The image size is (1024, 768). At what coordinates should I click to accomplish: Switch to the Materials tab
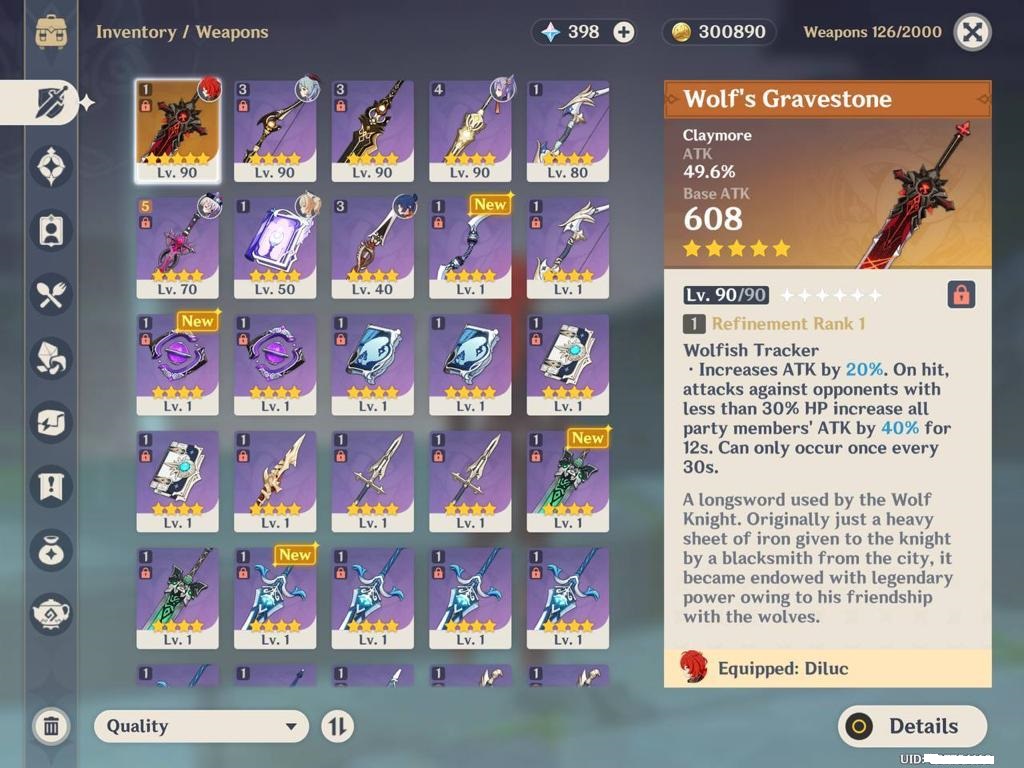(52, 356)
